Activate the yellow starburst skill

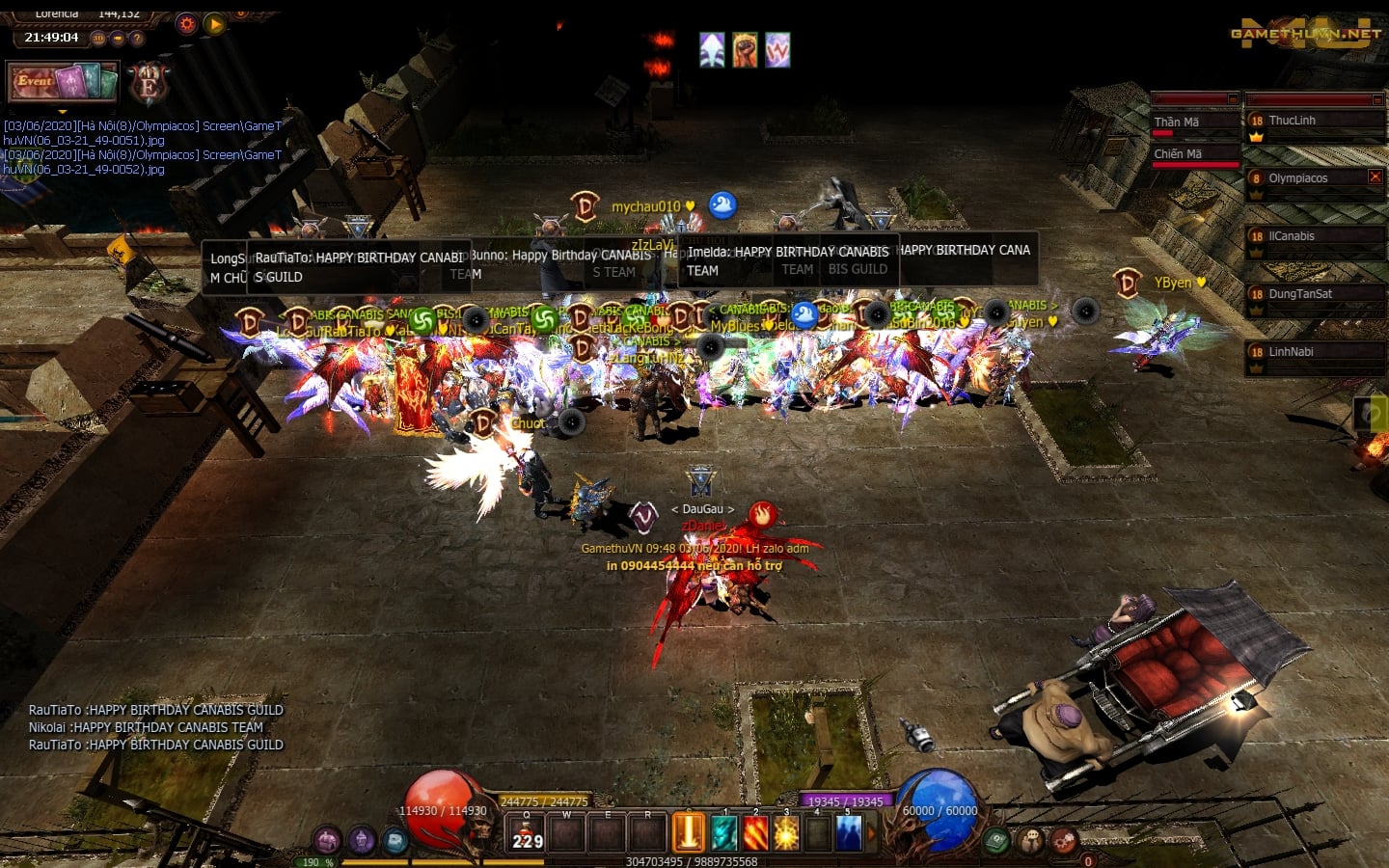coord(786,833)
